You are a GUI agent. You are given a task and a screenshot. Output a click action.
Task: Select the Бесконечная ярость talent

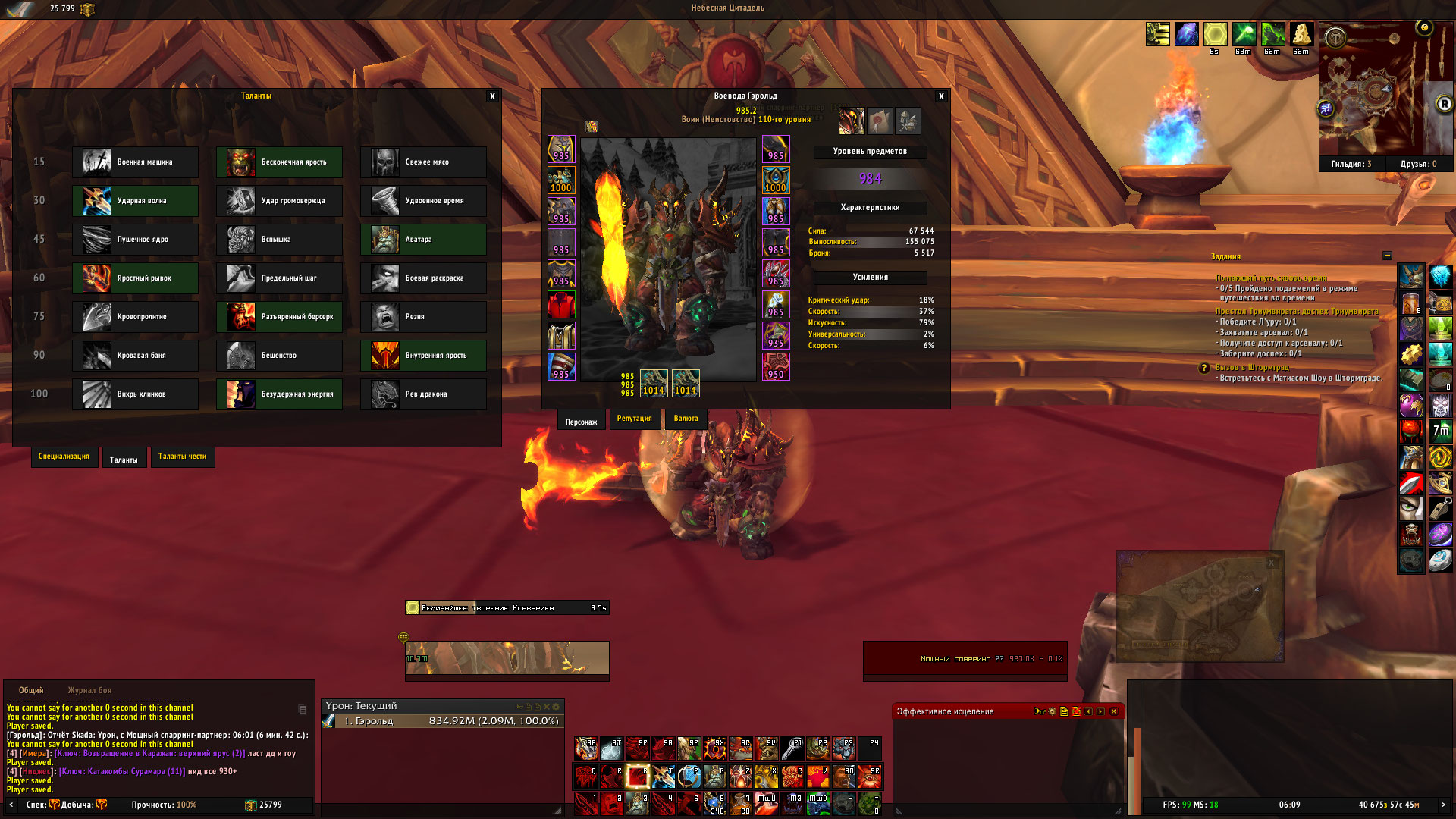click(x=279, y=162)
